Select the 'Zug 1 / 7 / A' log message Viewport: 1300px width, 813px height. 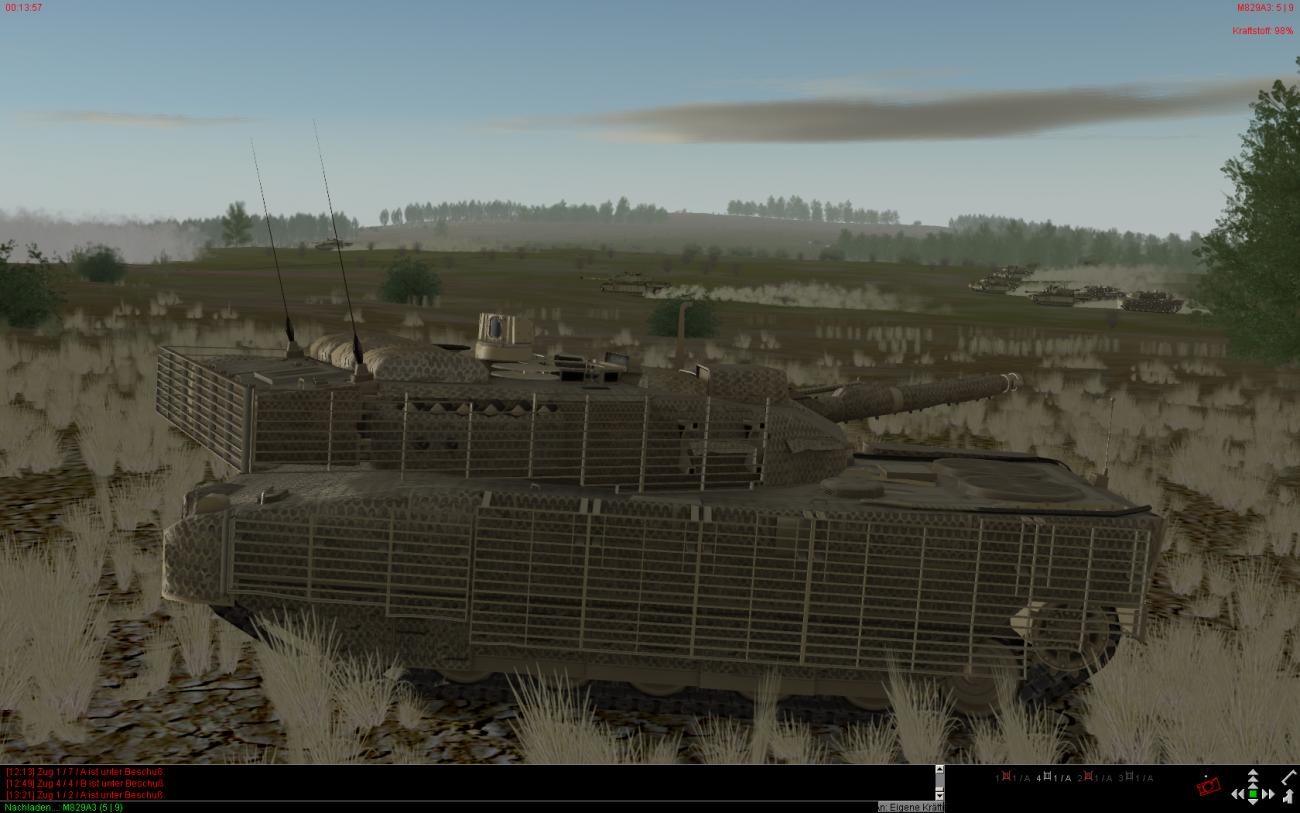pyautogui.click(x=85, y=771)
